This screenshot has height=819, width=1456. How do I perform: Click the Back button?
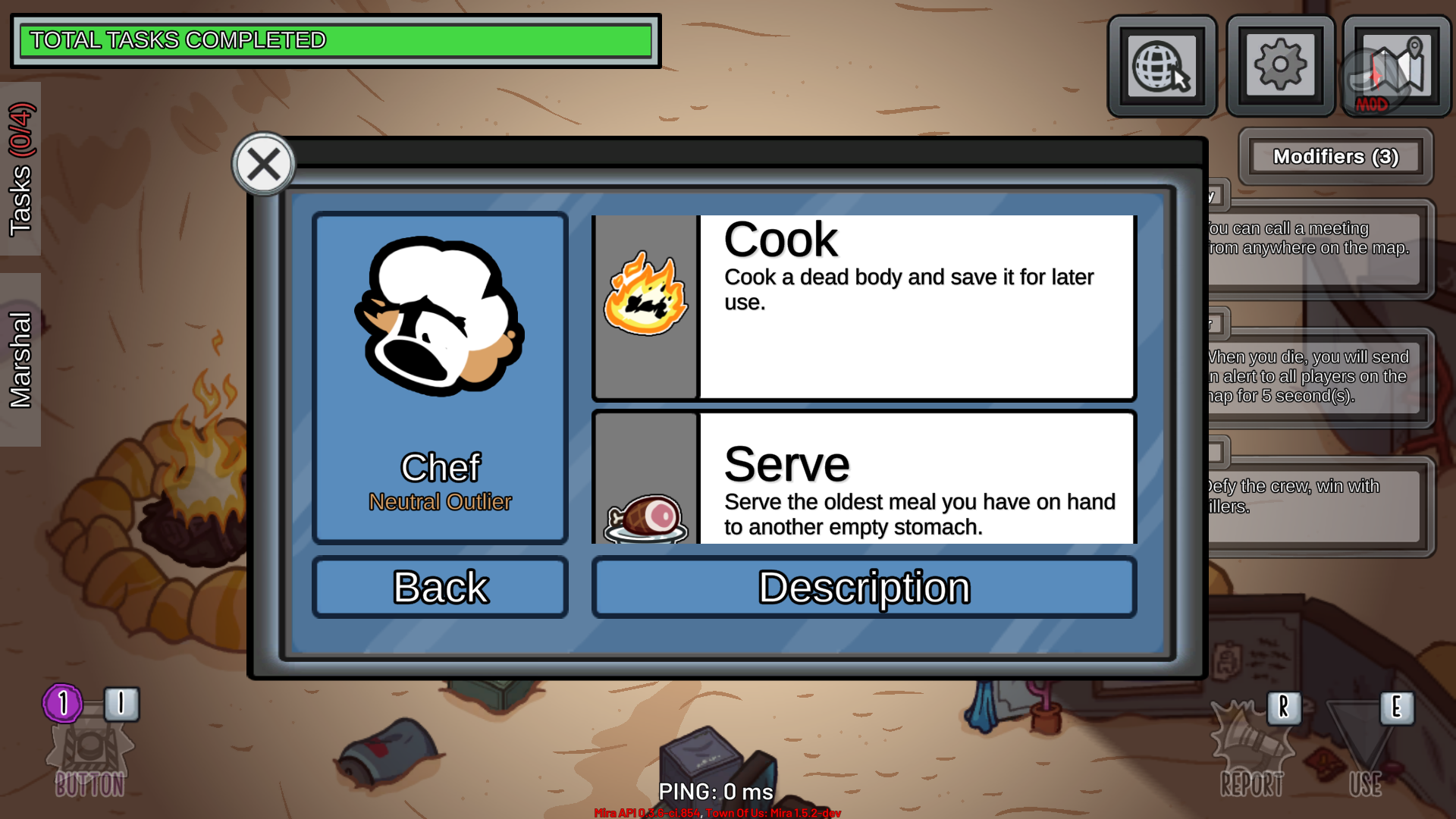click(440, 586)
